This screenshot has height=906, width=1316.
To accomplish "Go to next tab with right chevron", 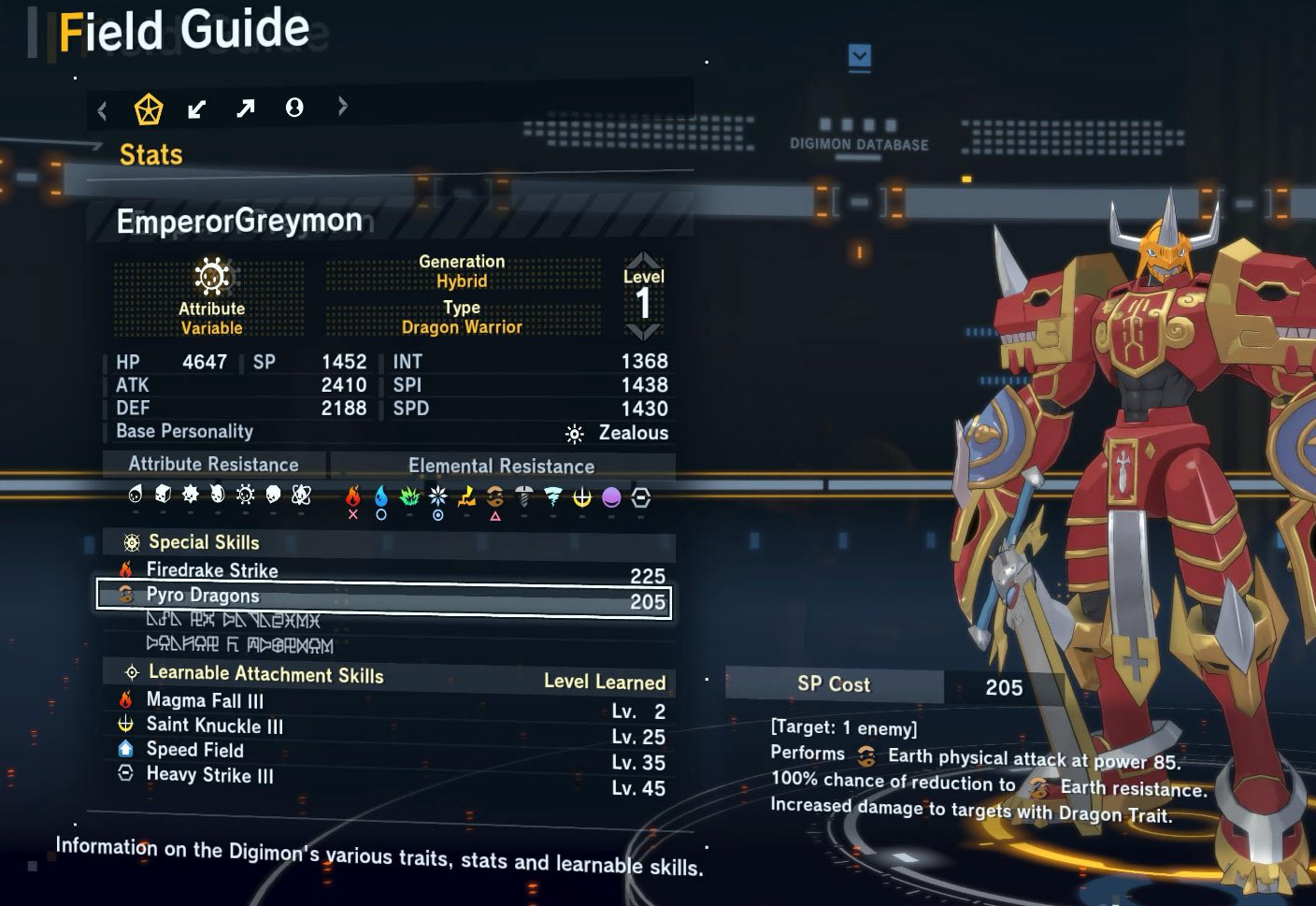I will (342, 107).
